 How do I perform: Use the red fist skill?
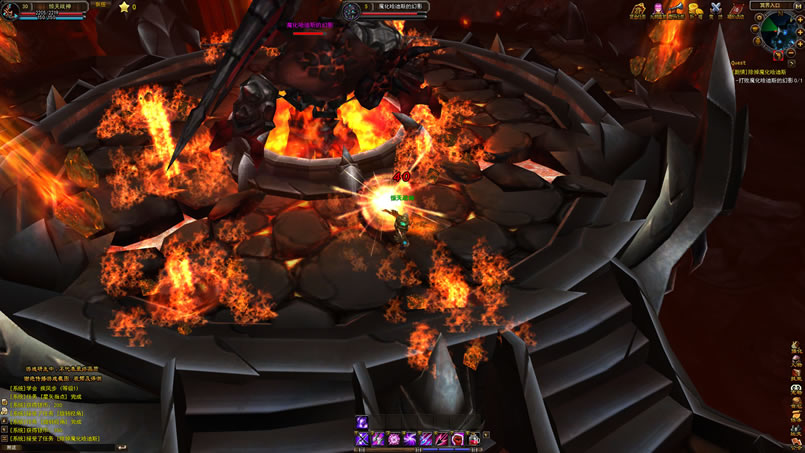tap(457, 439)
